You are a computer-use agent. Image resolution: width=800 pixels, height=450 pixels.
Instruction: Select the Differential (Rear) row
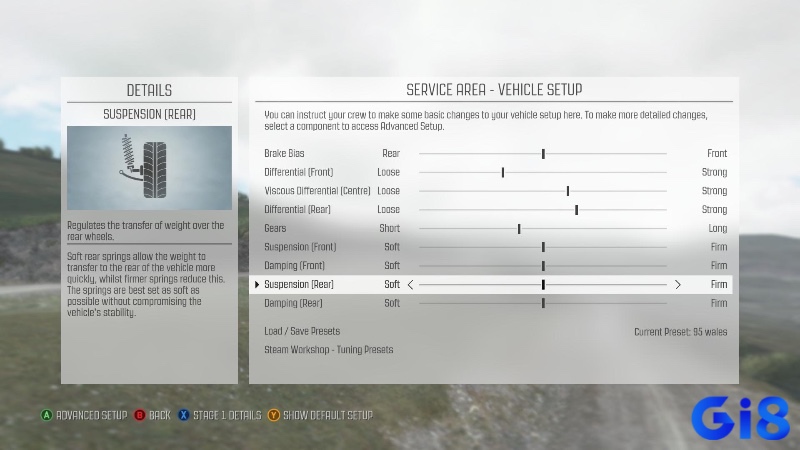pos(297,210)
